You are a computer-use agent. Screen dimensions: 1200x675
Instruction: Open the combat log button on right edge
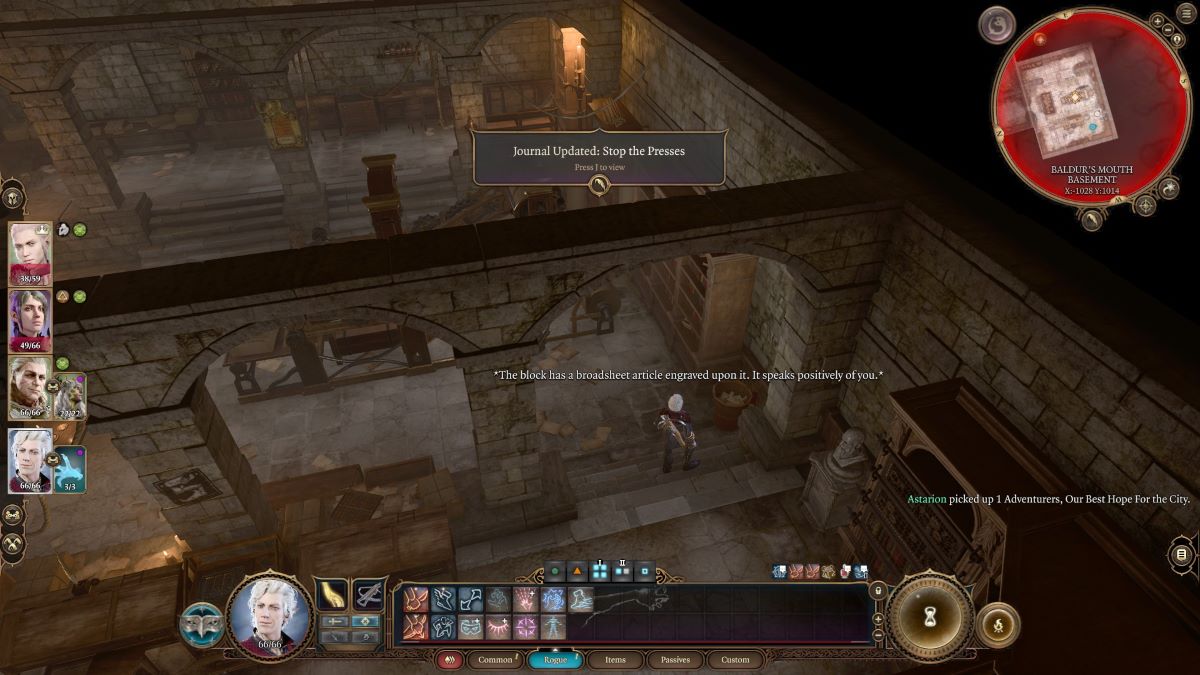click(x=1181, y=554)
